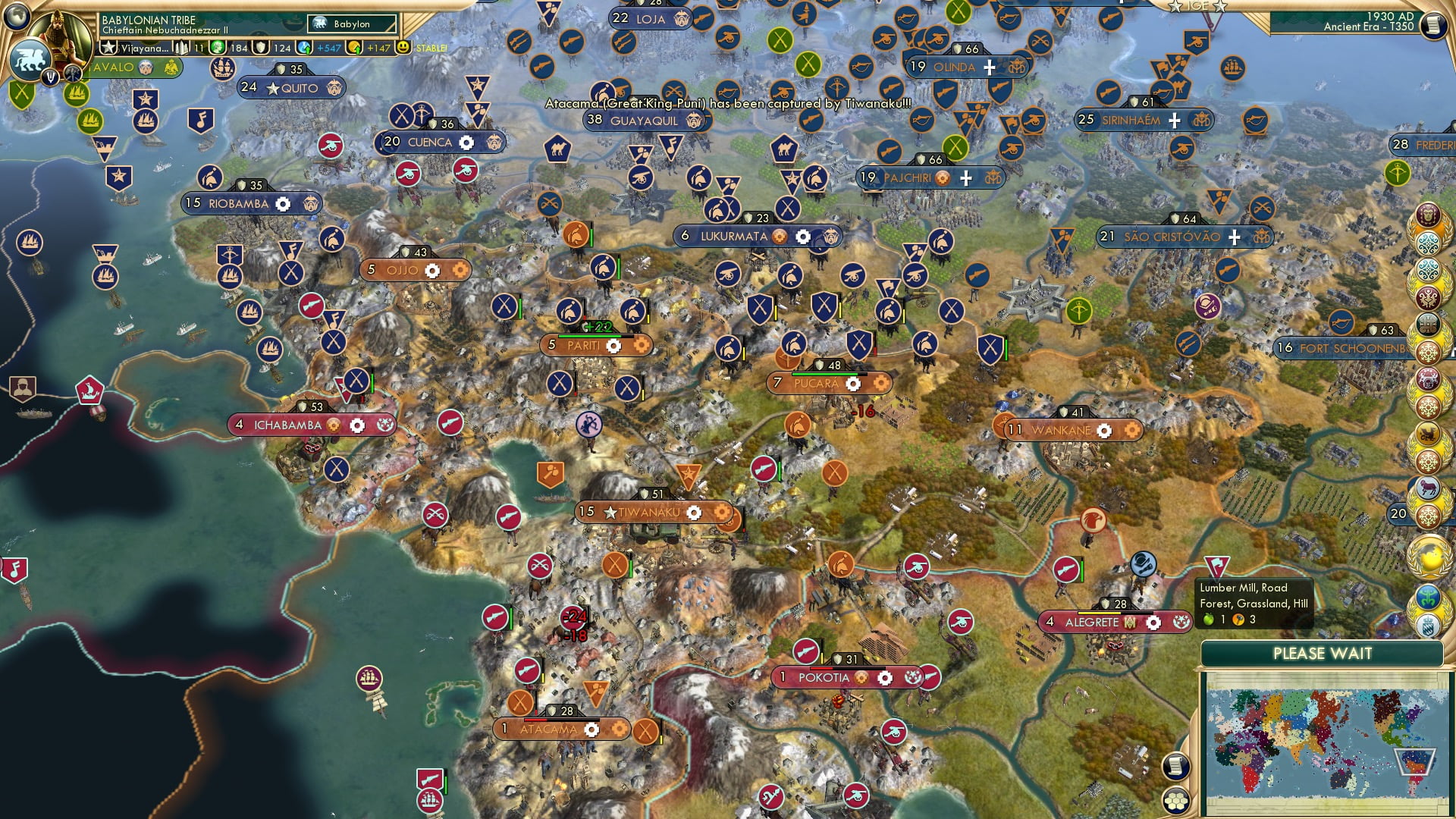1456x819 pixels.
Task: Click the STABLE happiness smiley face
Action: (403, 47)
